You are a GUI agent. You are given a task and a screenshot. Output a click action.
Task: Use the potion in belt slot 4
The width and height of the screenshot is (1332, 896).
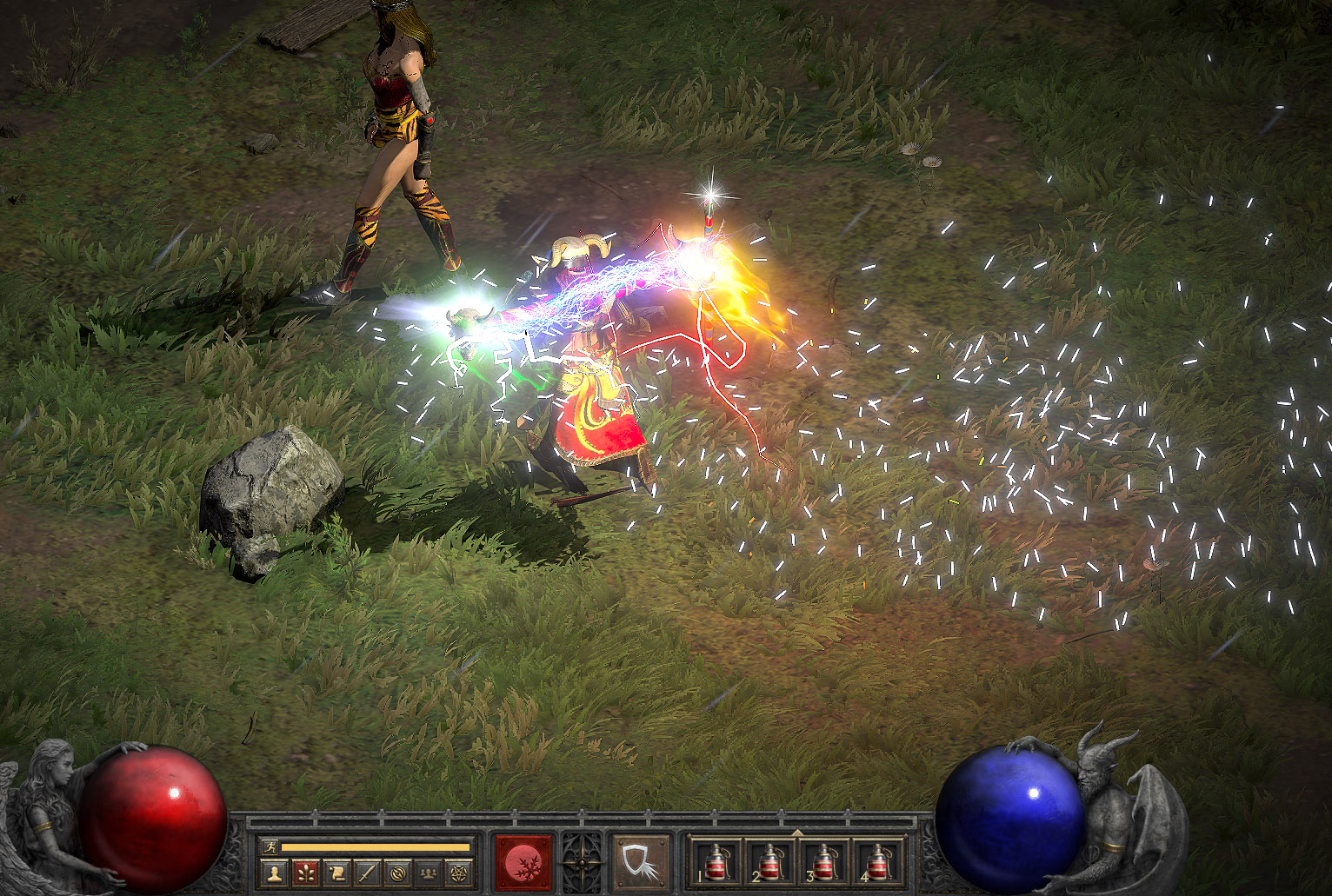coord(878,863)
